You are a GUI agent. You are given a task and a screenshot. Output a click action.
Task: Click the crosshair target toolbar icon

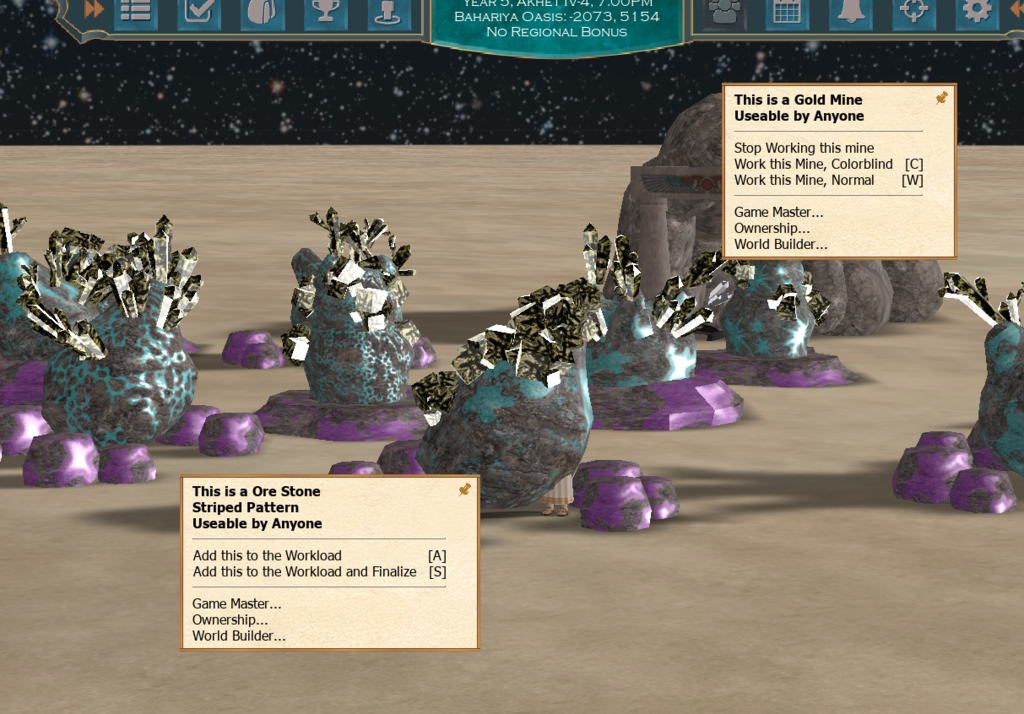coord(913,11)
